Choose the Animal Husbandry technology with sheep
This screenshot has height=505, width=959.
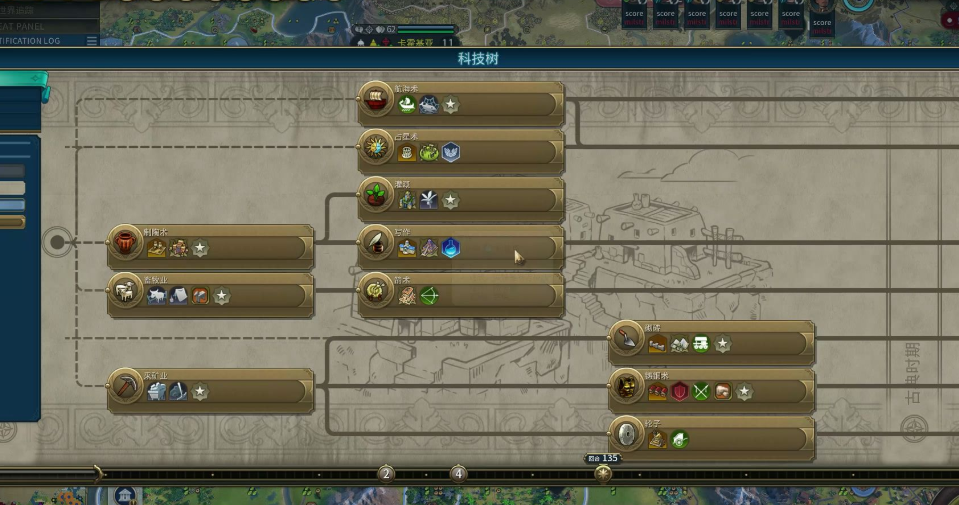[x=126, y=290]
